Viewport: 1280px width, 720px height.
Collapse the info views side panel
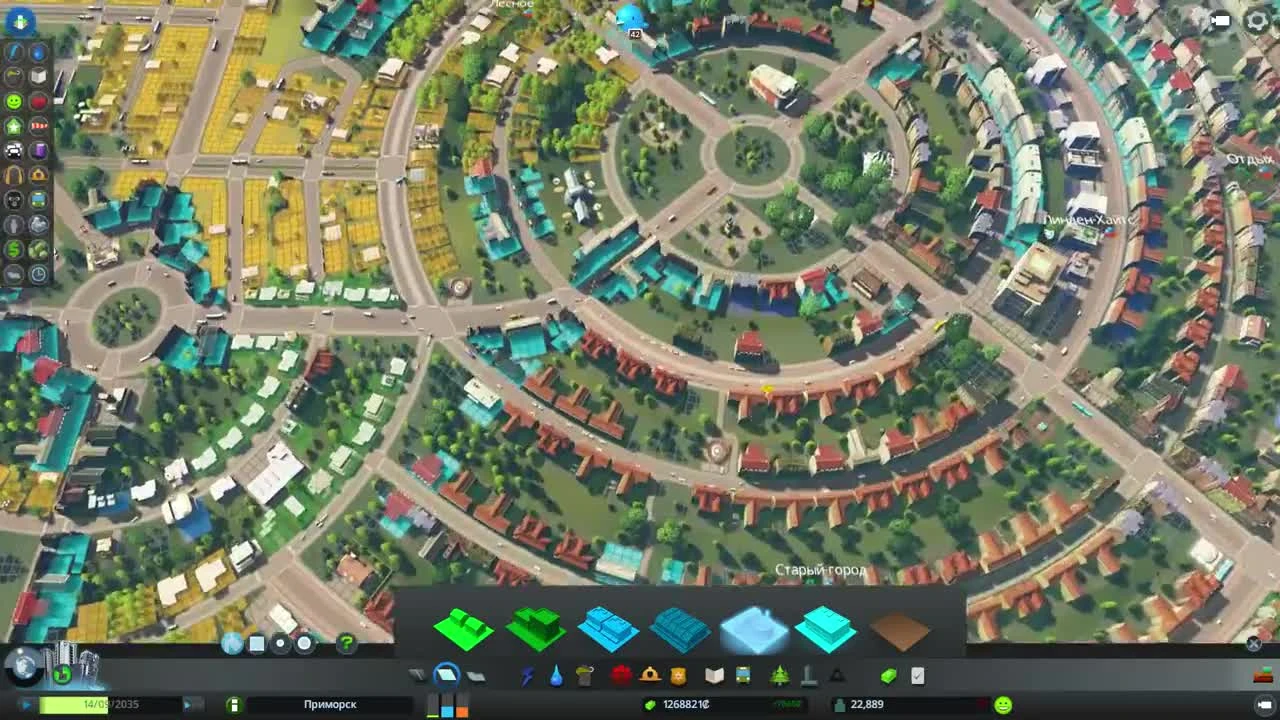[20, 21]
